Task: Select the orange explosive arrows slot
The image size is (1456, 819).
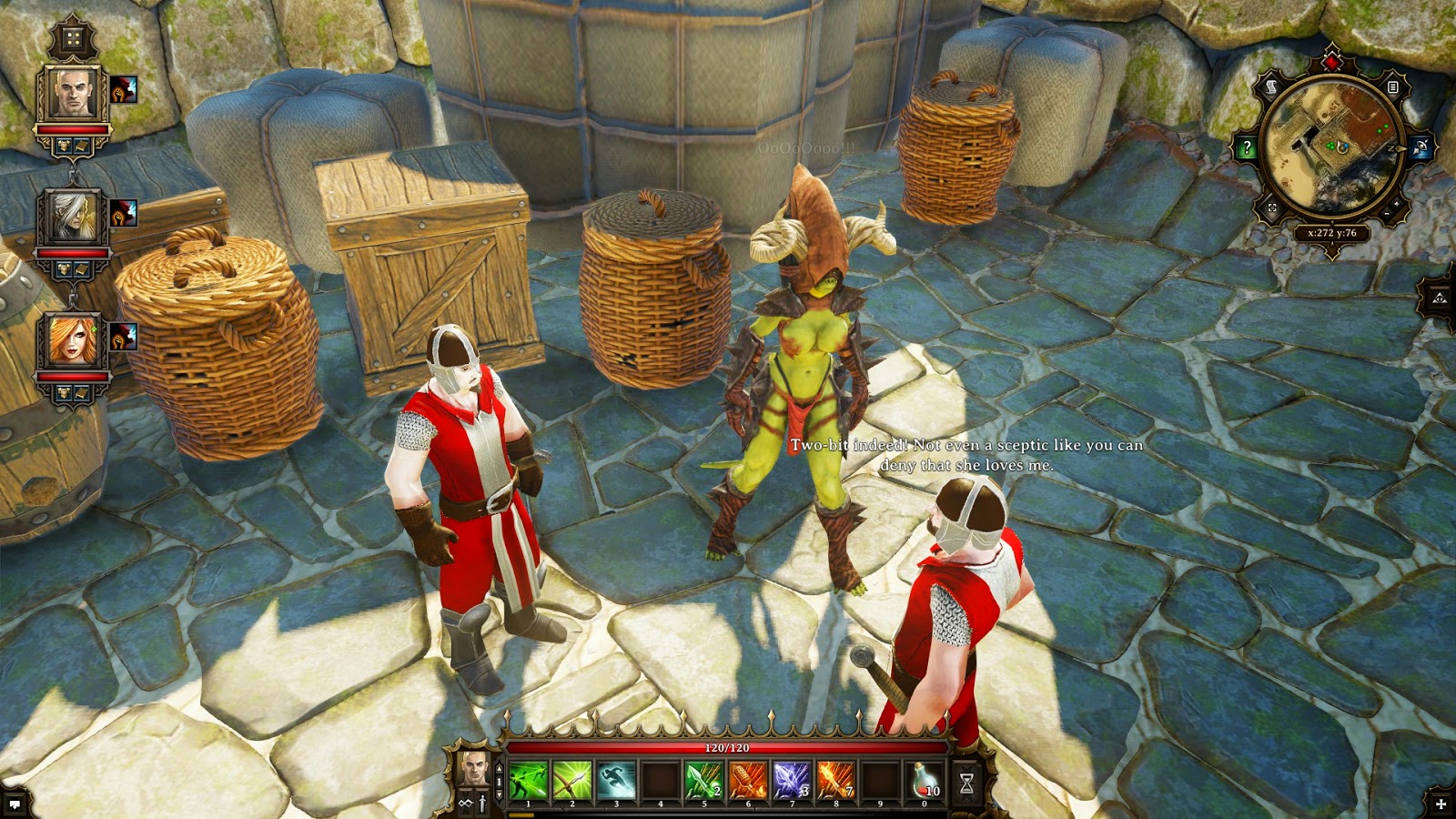Action: click(748, 780)
